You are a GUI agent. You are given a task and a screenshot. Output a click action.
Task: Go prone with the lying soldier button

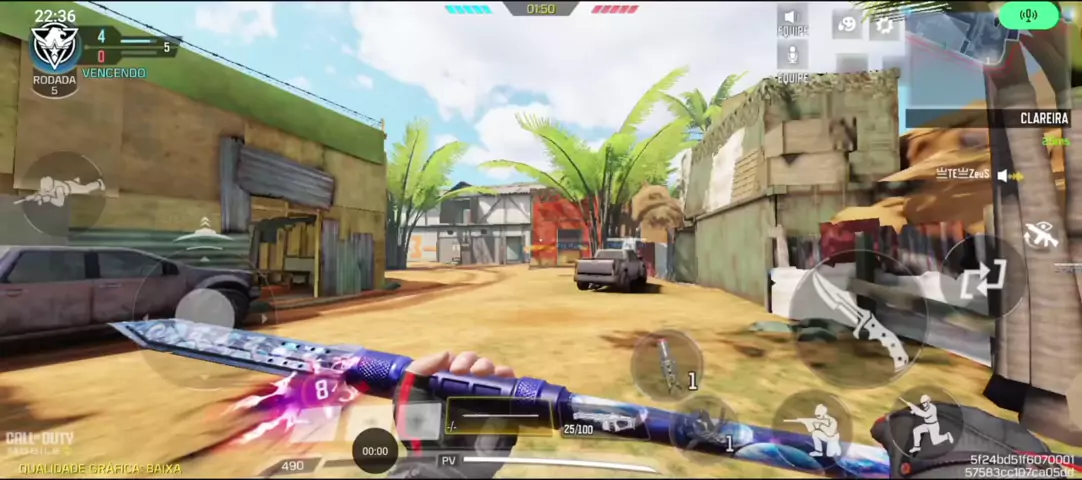[60, 192]
